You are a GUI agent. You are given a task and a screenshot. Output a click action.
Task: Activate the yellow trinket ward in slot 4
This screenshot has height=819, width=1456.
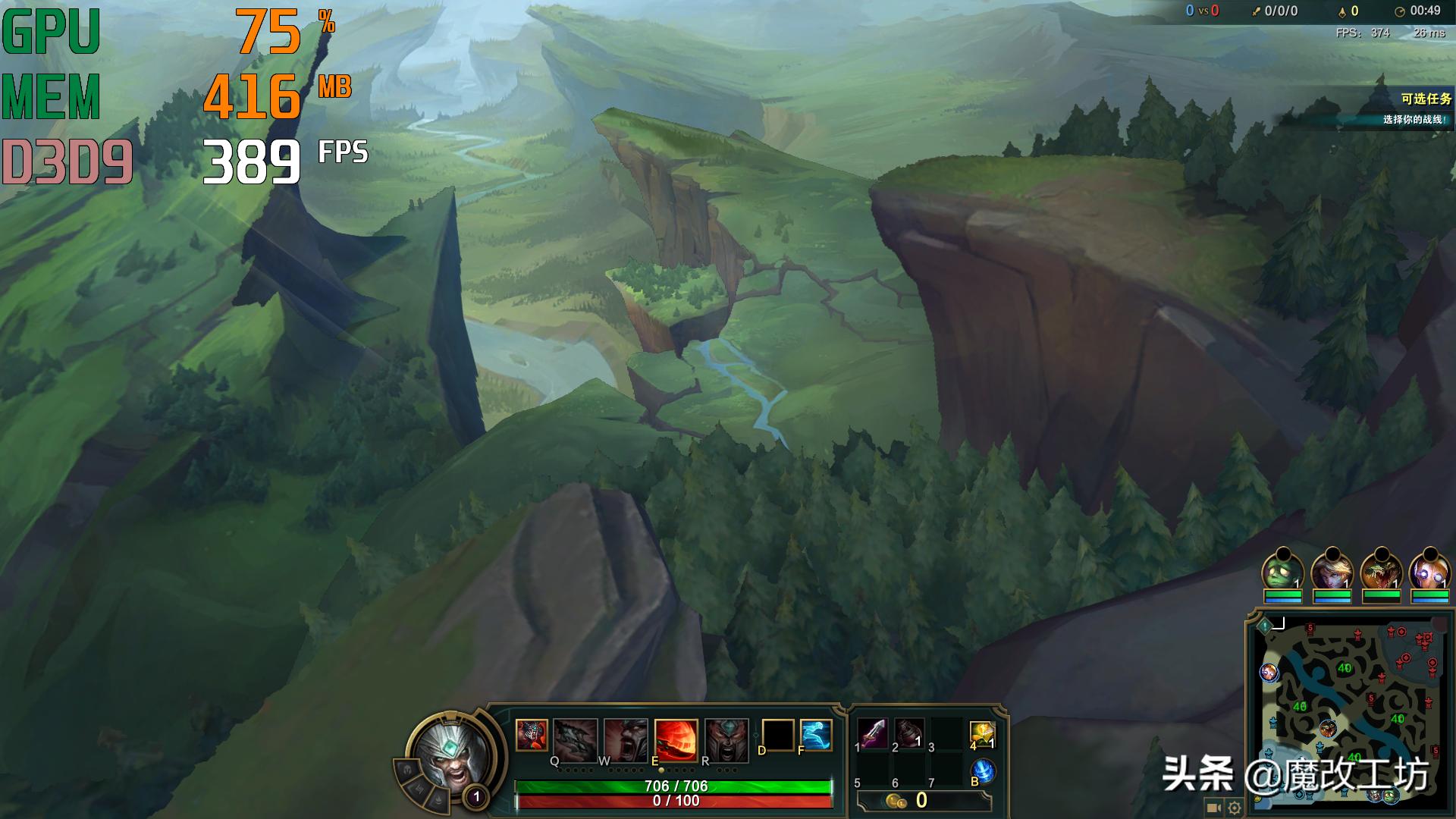click(982, 734)
